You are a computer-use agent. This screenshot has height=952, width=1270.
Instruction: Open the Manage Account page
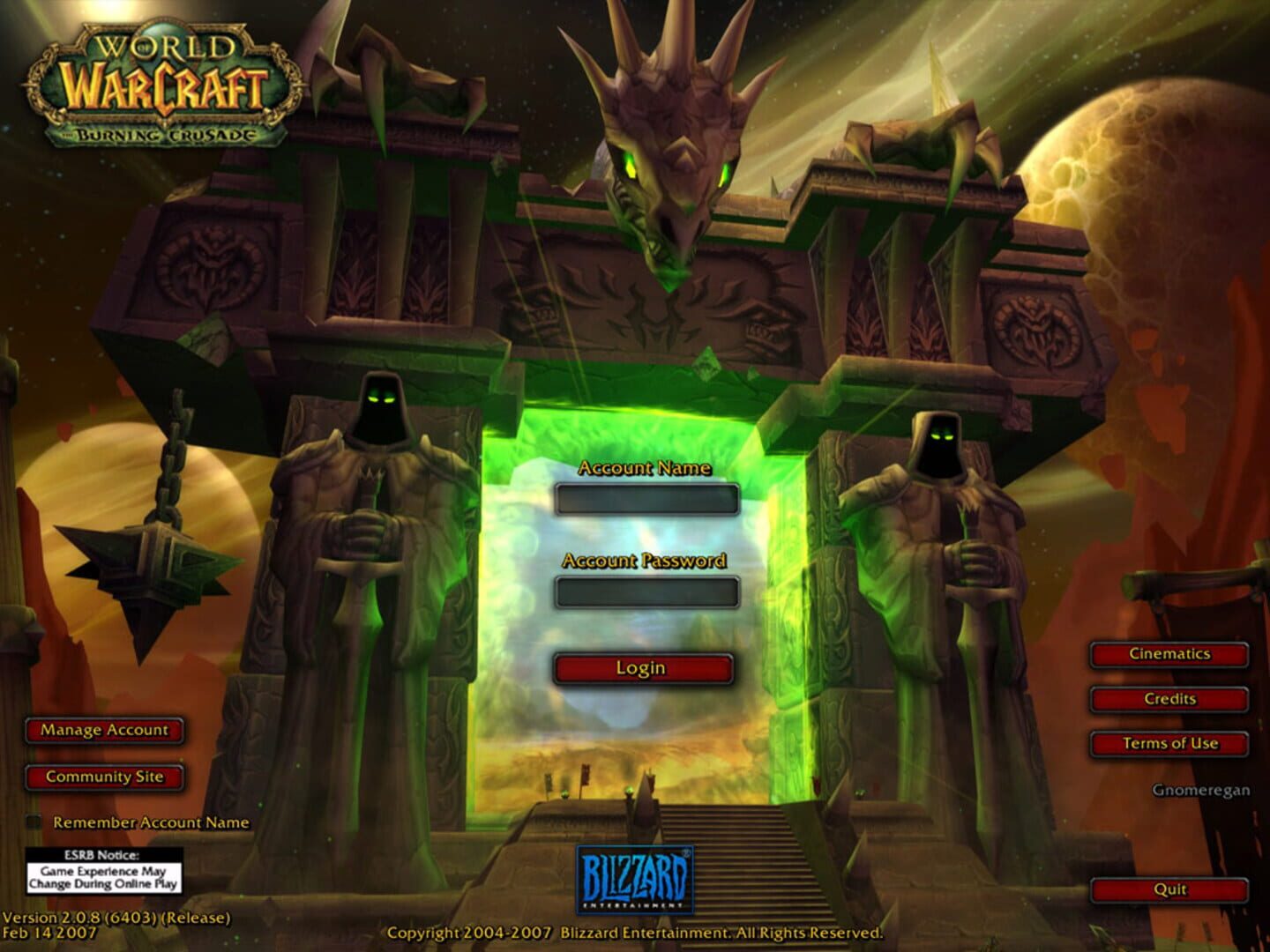104,730
